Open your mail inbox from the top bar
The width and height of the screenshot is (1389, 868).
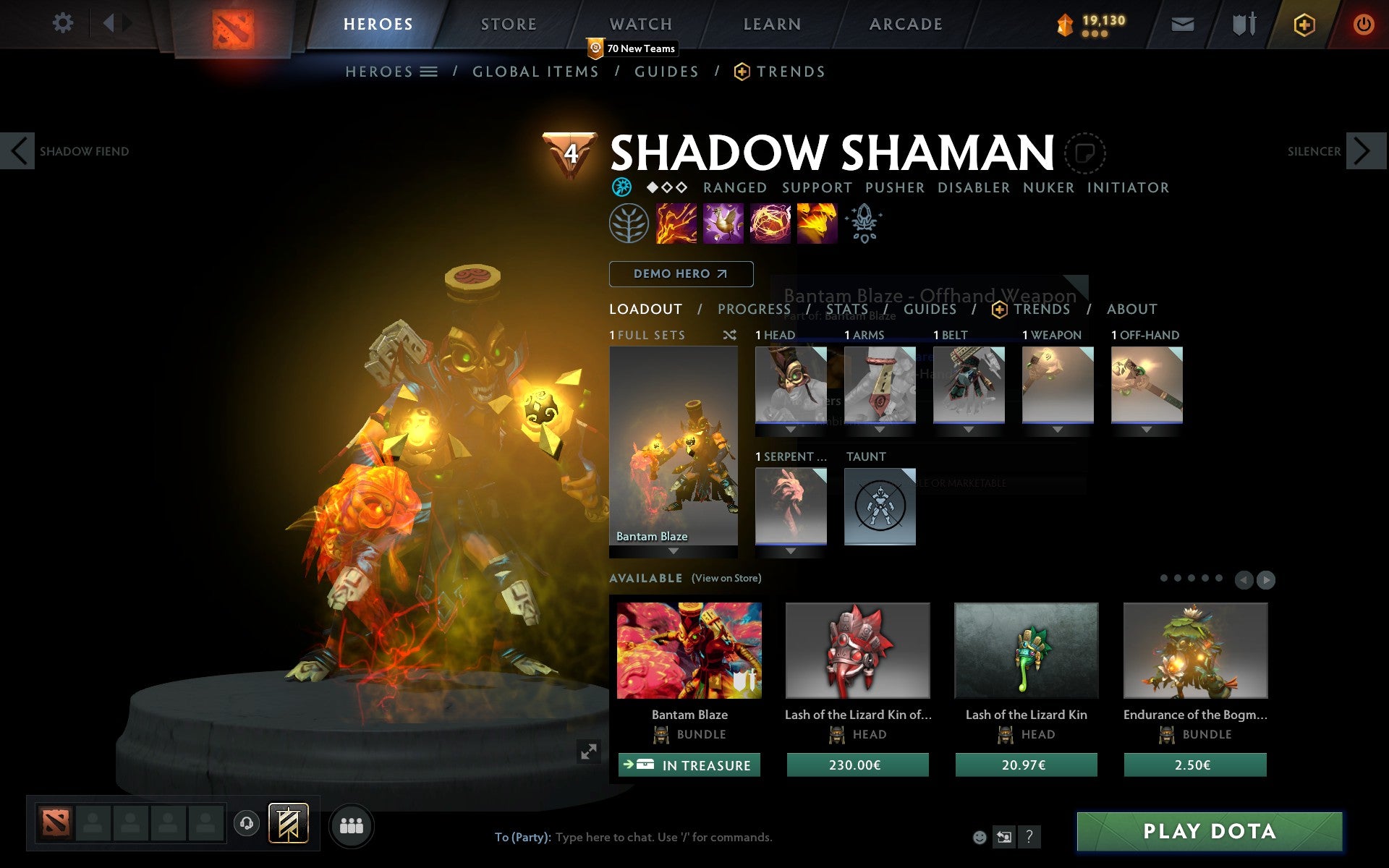pyautogui.click(x=1182, y=23)
